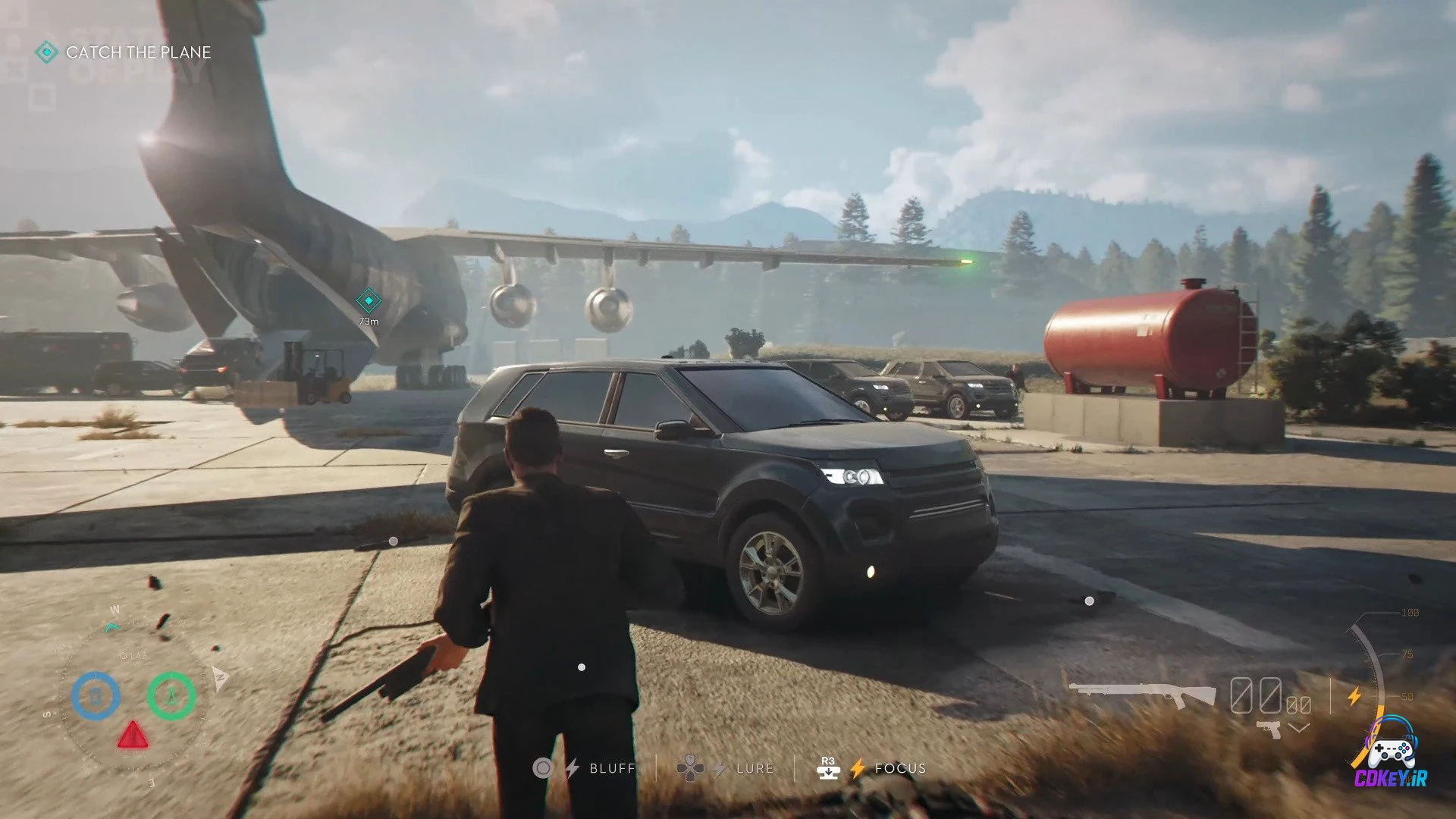Screen dimensions: 1456x819
Task: Click the d-pad icon beside LURE
Action: (x=691, y=767)
